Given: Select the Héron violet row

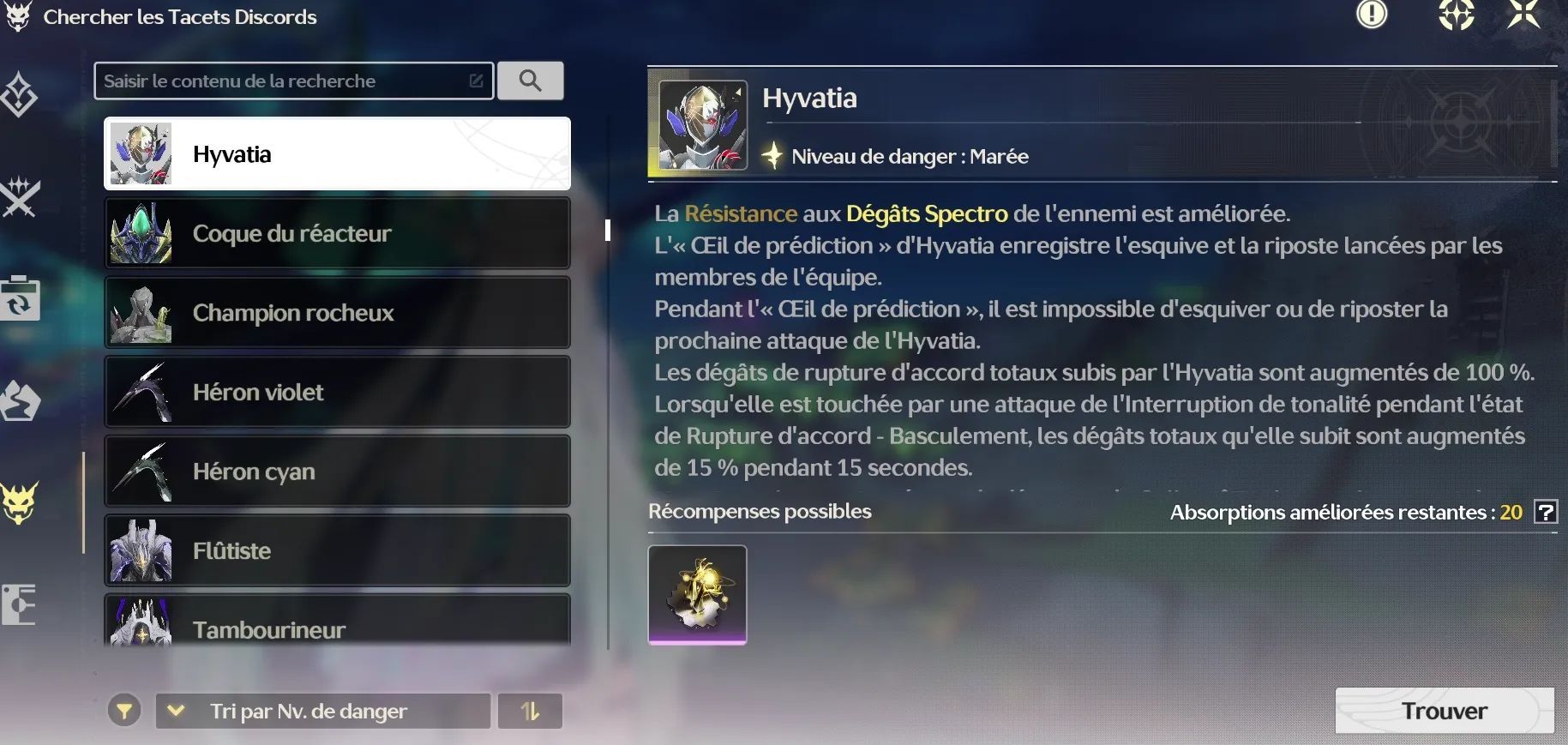Looking at the screenshot, I should click(x=337, y=392).
